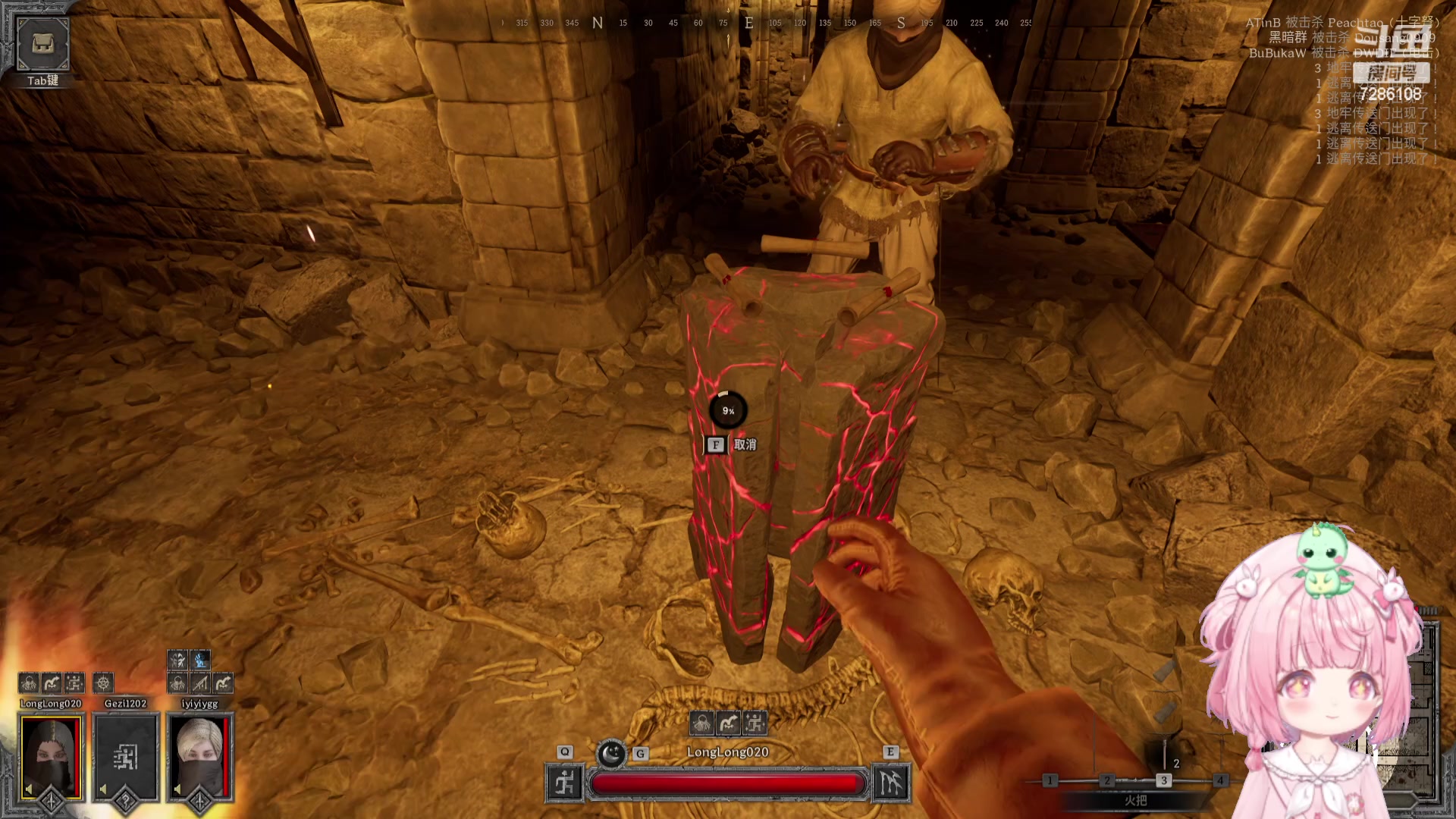1456x819 pixels.
Task: Activate the E claw skill icon
Action: coord(890,783)
